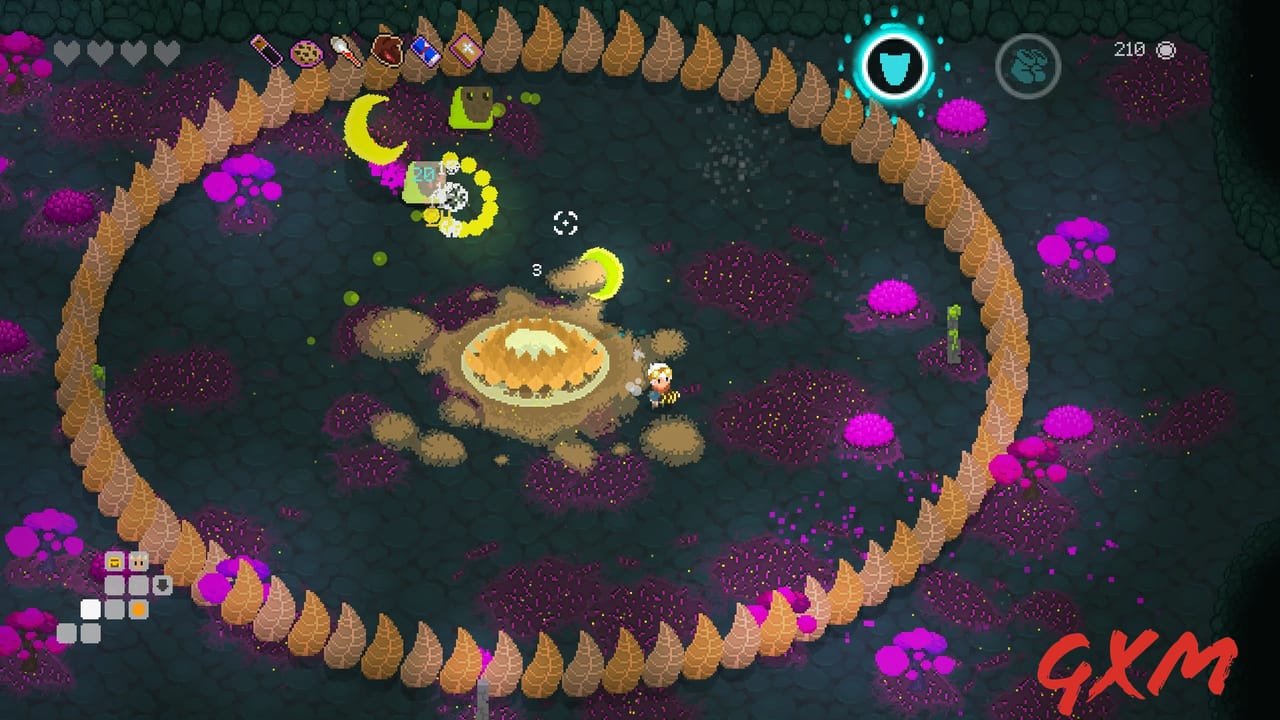The height and width of the screenshot is (720, 1280).
Task: Select the player face icon on the minimap
Action: 139,561
